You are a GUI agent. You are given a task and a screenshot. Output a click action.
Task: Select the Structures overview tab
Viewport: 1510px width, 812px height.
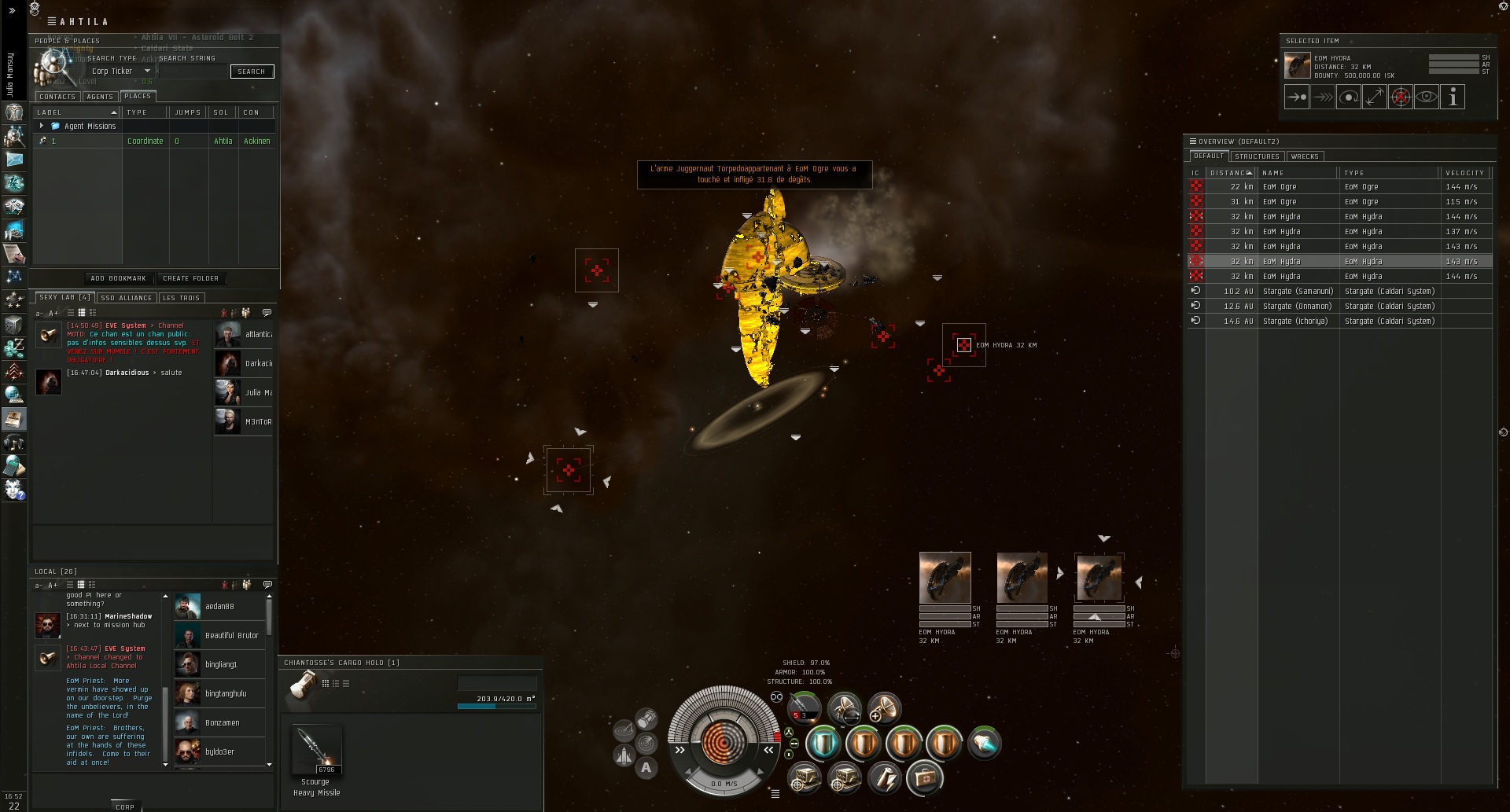coord(1257,156)
